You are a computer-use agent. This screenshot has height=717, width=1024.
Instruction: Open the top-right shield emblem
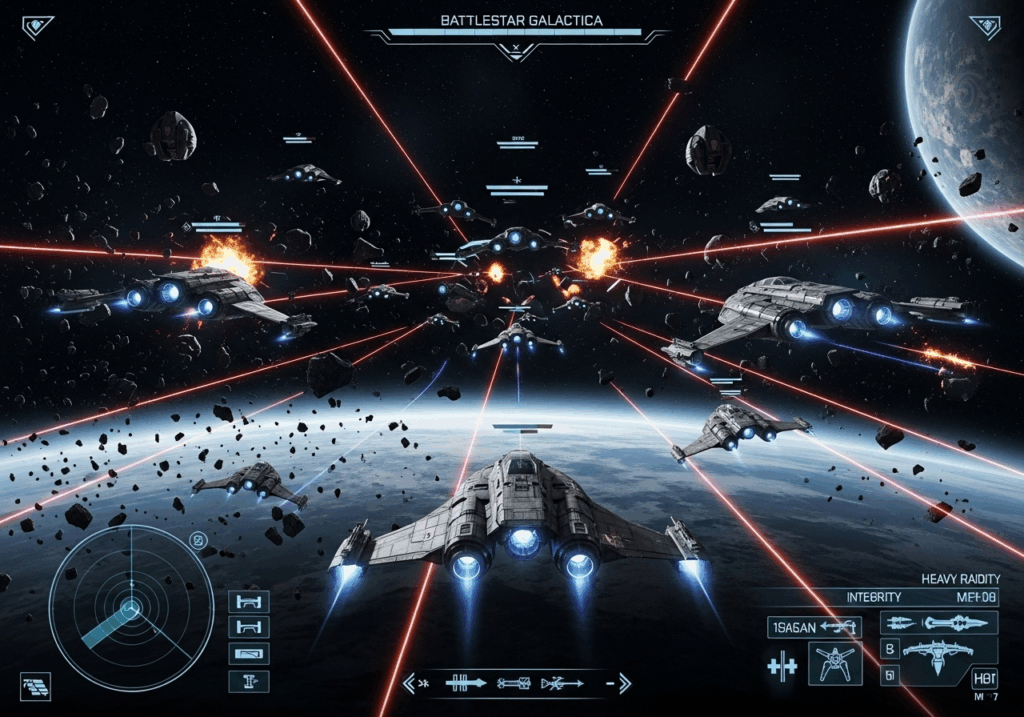tap(984, 27)
